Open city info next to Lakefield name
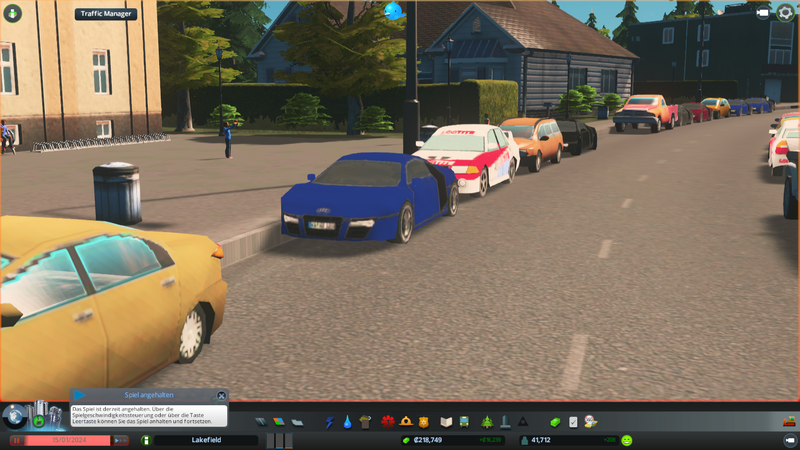The image size is (800, 450). (145, 440)
